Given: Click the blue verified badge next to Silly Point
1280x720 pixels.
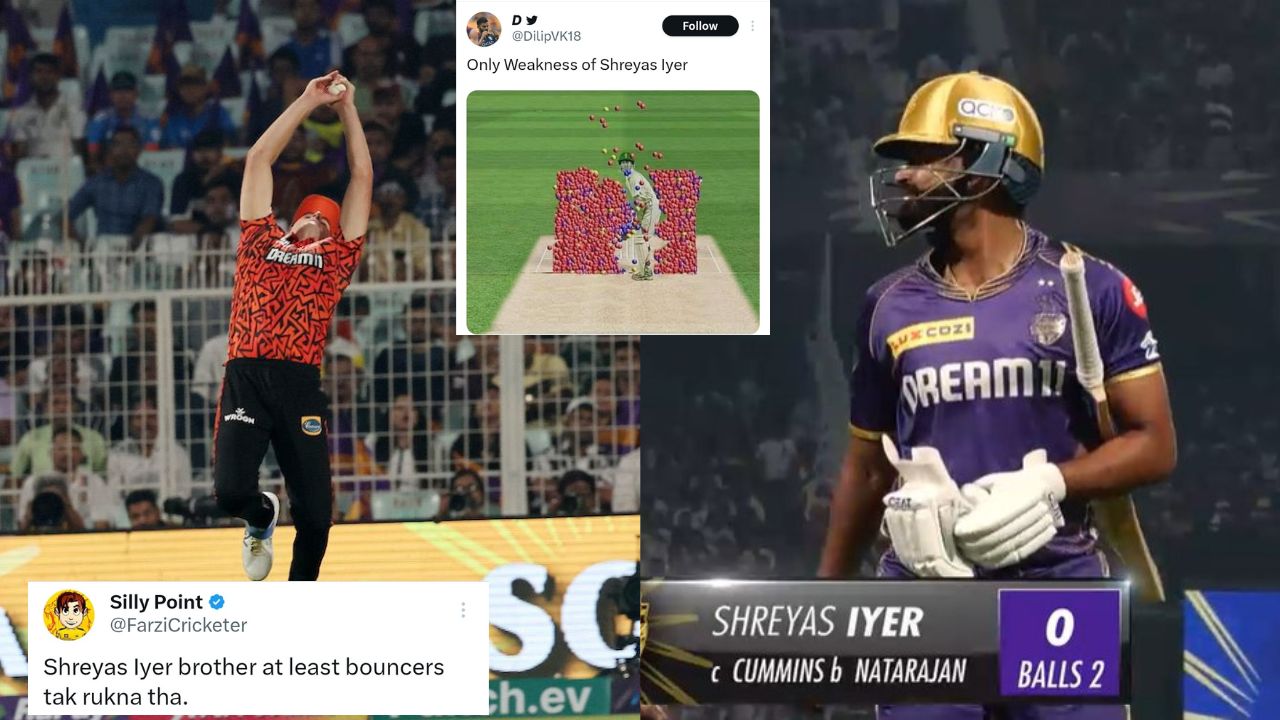Looking at the screenshot, I should (x=216, y=602).
